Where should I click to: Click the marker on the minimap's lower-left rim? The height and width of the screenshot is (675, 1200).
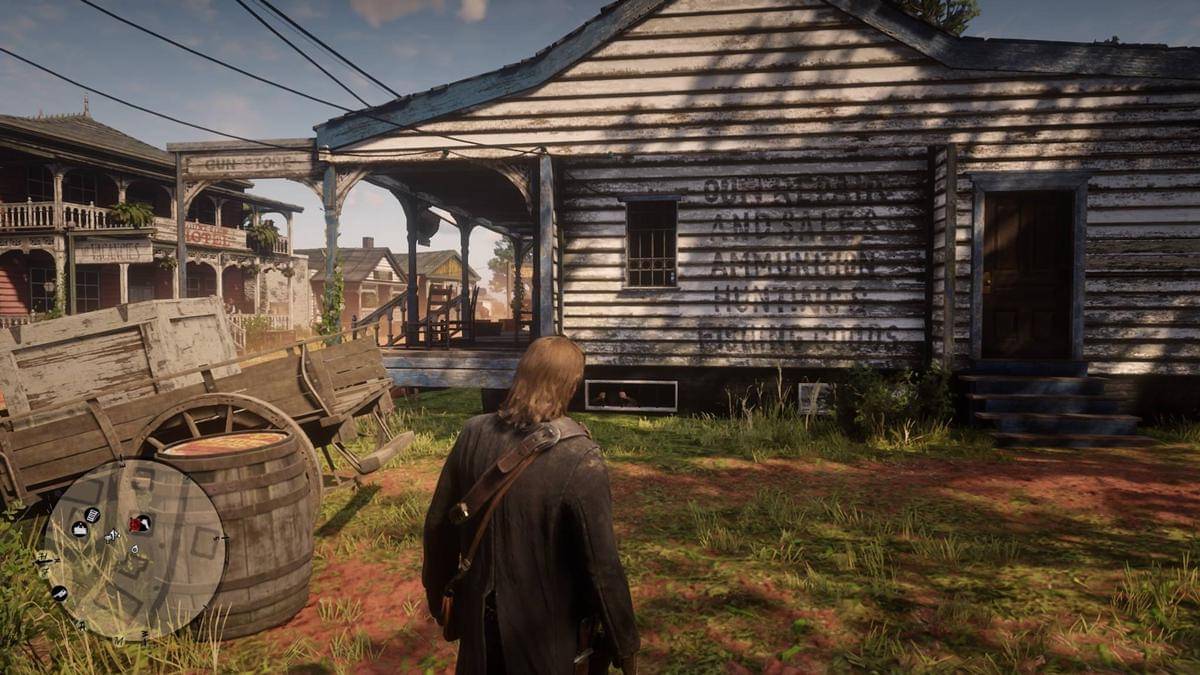pos(59,593)
